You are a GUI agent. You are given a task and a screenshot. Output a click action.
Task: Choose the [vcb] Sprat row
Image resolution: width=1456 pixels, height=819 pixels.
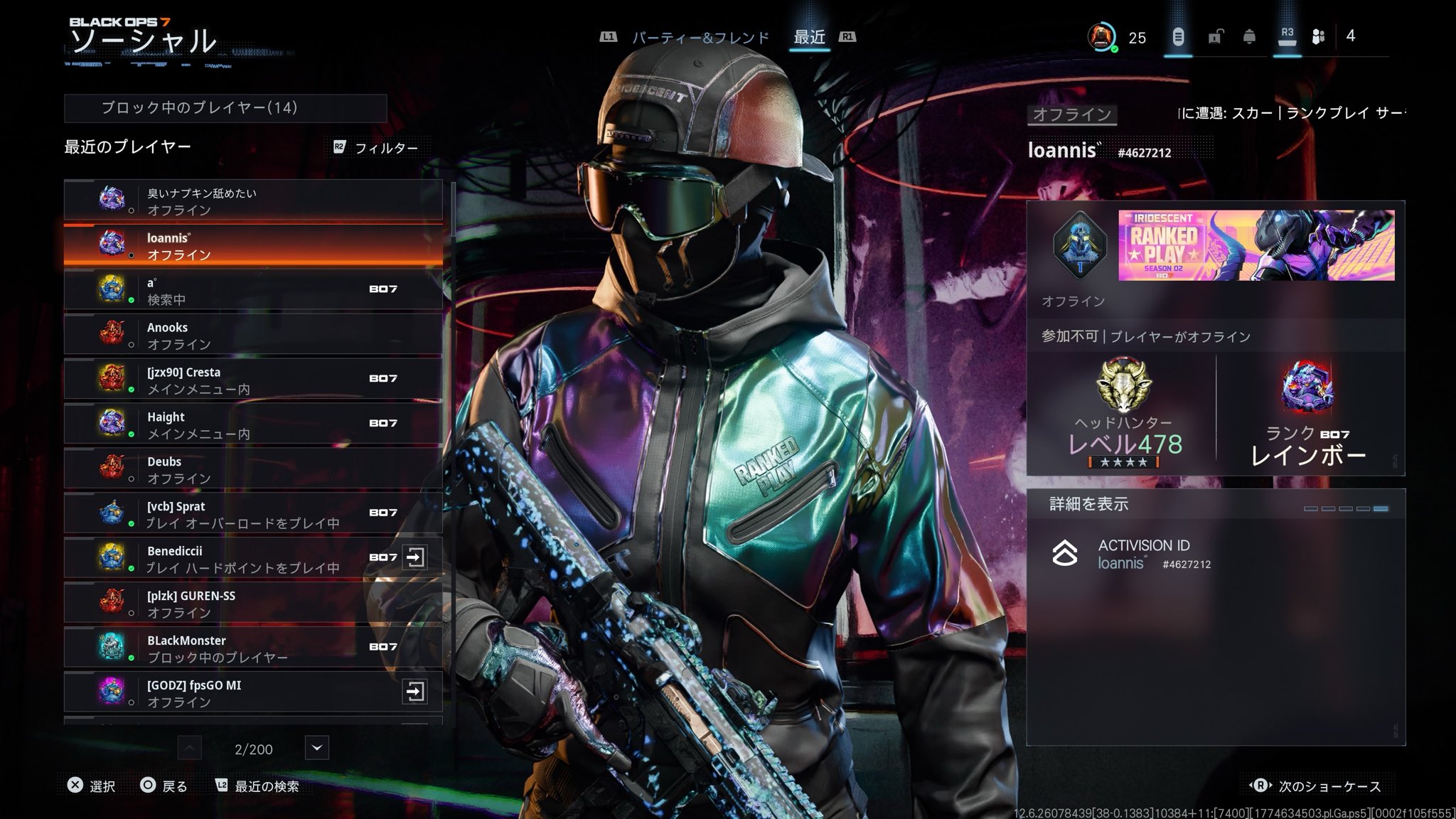pos(253,515)
